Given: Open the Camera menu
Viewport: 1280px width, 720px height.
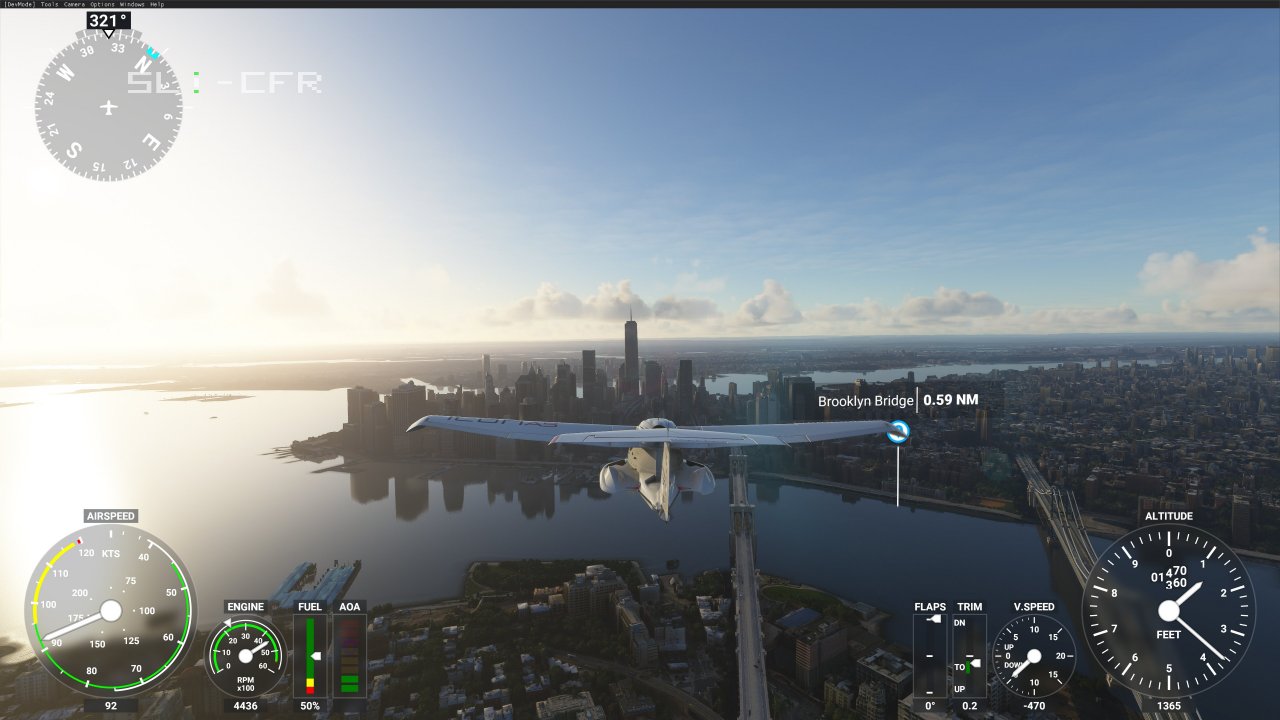Looking at the screenshot, I should tap(73, 4).
